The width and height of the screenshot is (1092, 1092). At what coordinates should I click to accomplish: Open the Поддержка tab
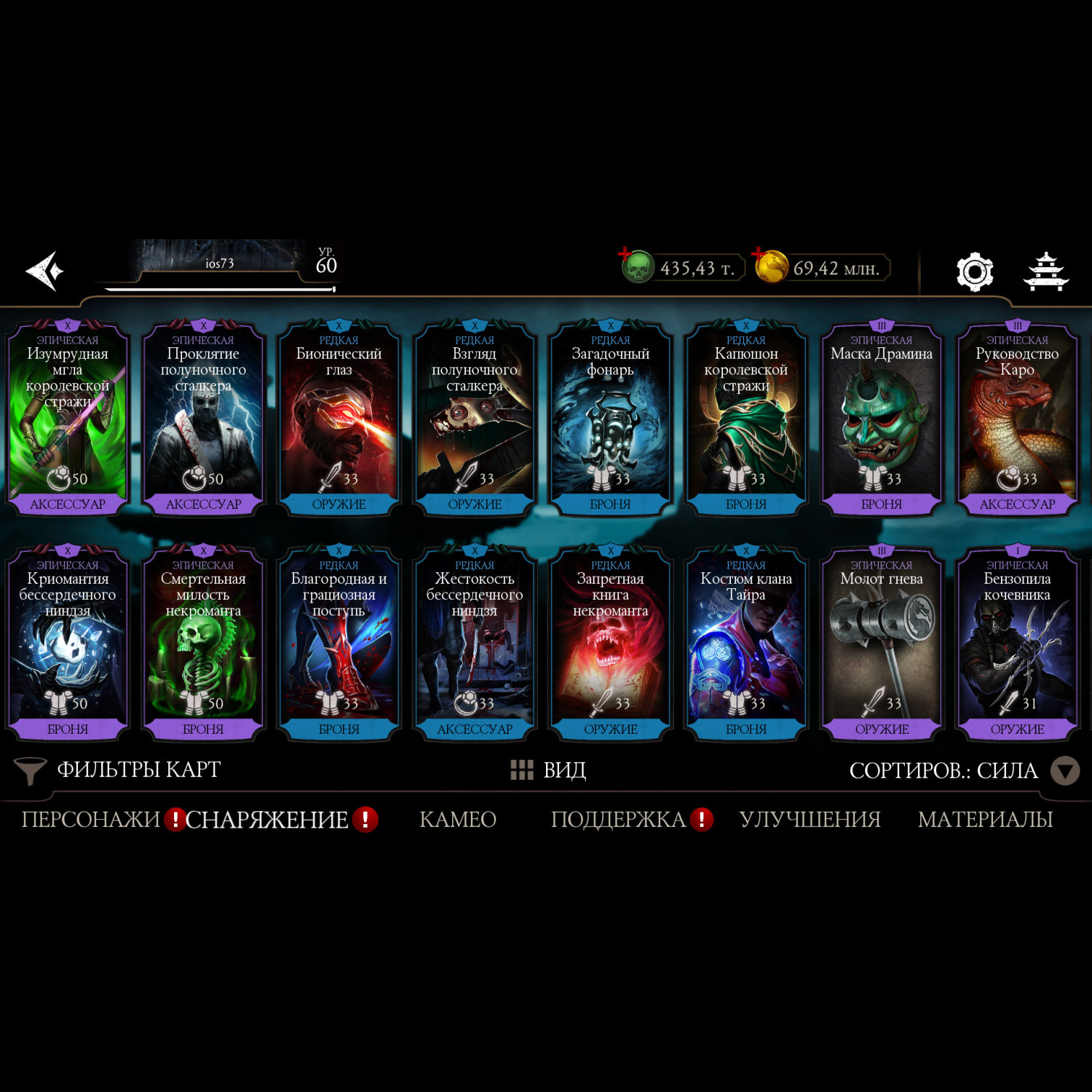tap(618, 820)
